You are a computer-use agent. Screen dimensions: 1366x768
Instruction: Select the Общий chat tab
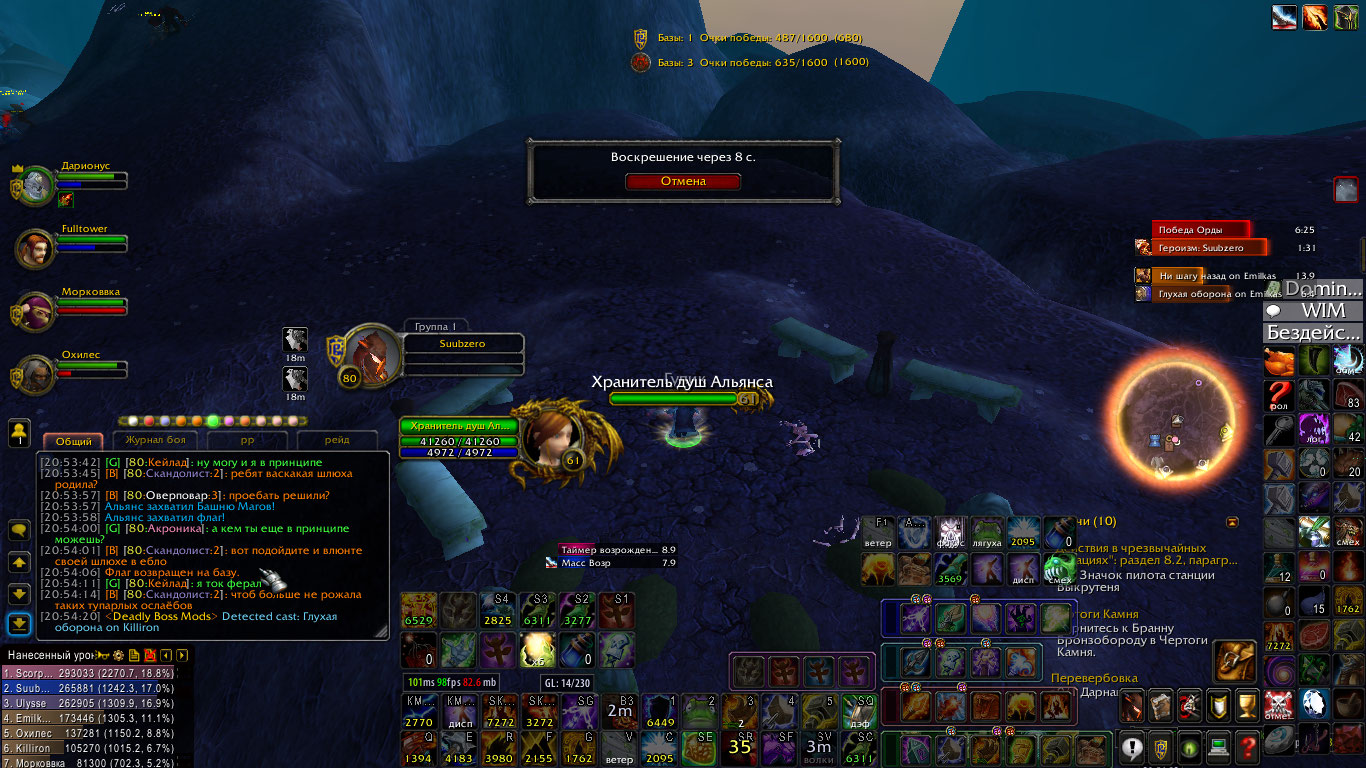click(73, 441)
